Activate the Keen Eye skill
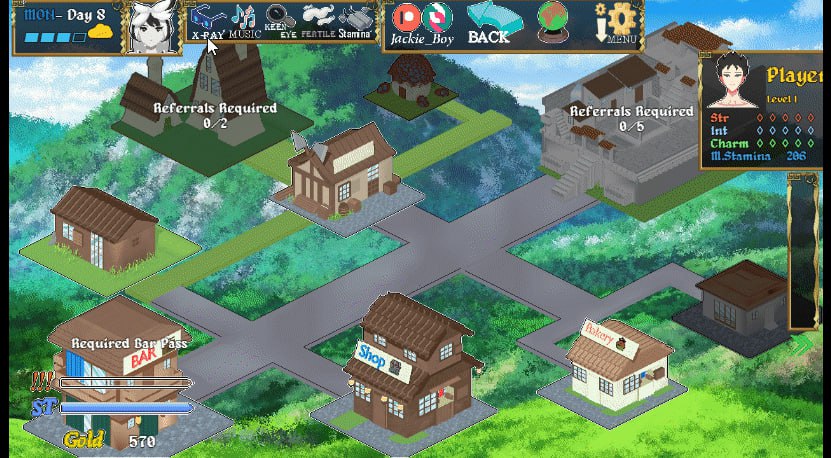This screenshot has width=831, height=458. coord(282,20)
